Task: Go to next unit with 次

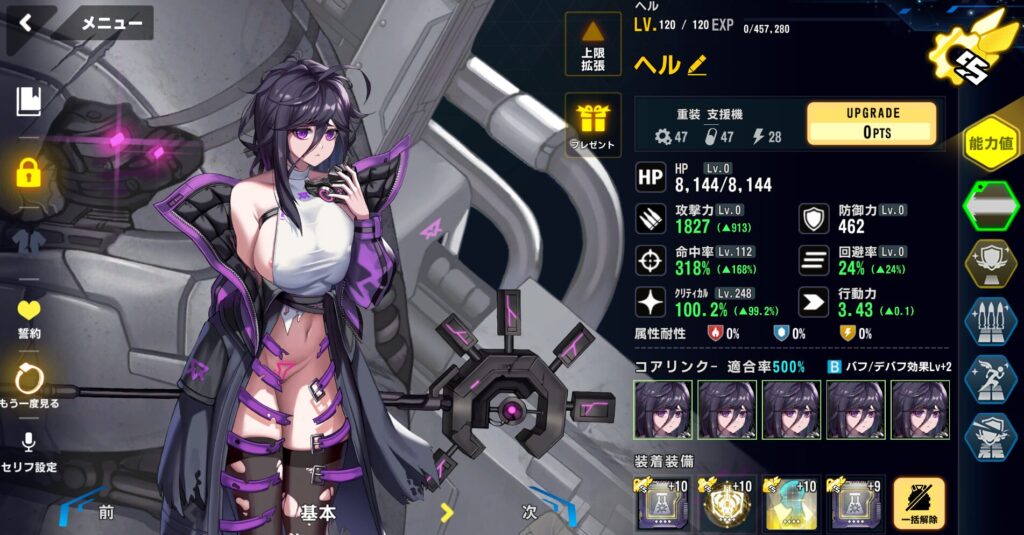Action: pos(530,511)
